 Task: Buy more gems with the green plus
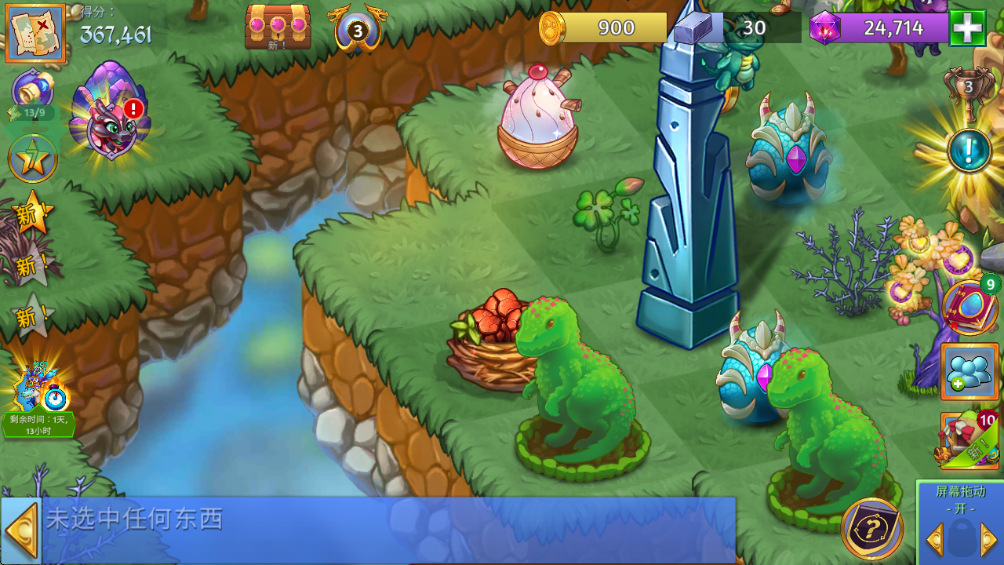(x=967, y=27)
